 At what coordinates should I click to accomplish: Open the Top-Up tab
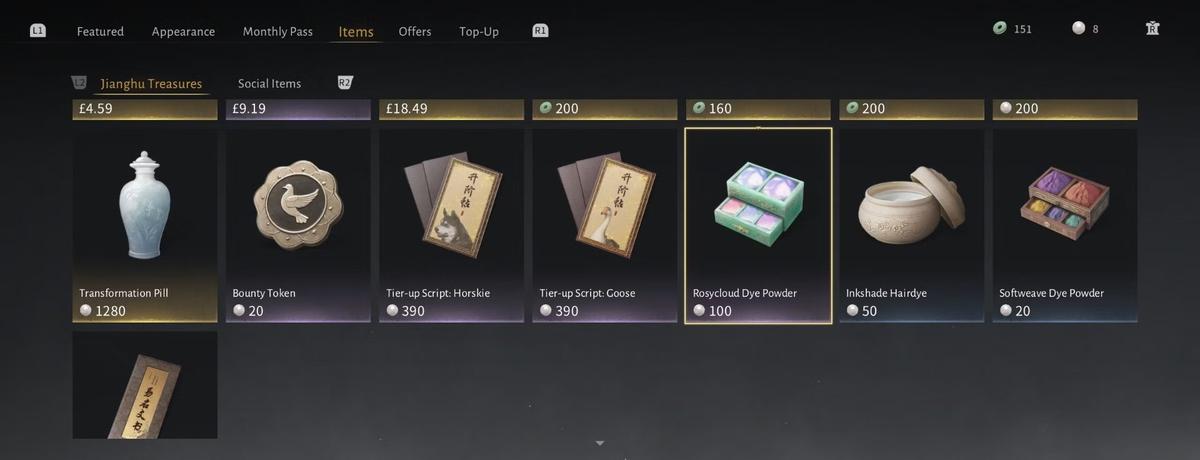(479, 31)
